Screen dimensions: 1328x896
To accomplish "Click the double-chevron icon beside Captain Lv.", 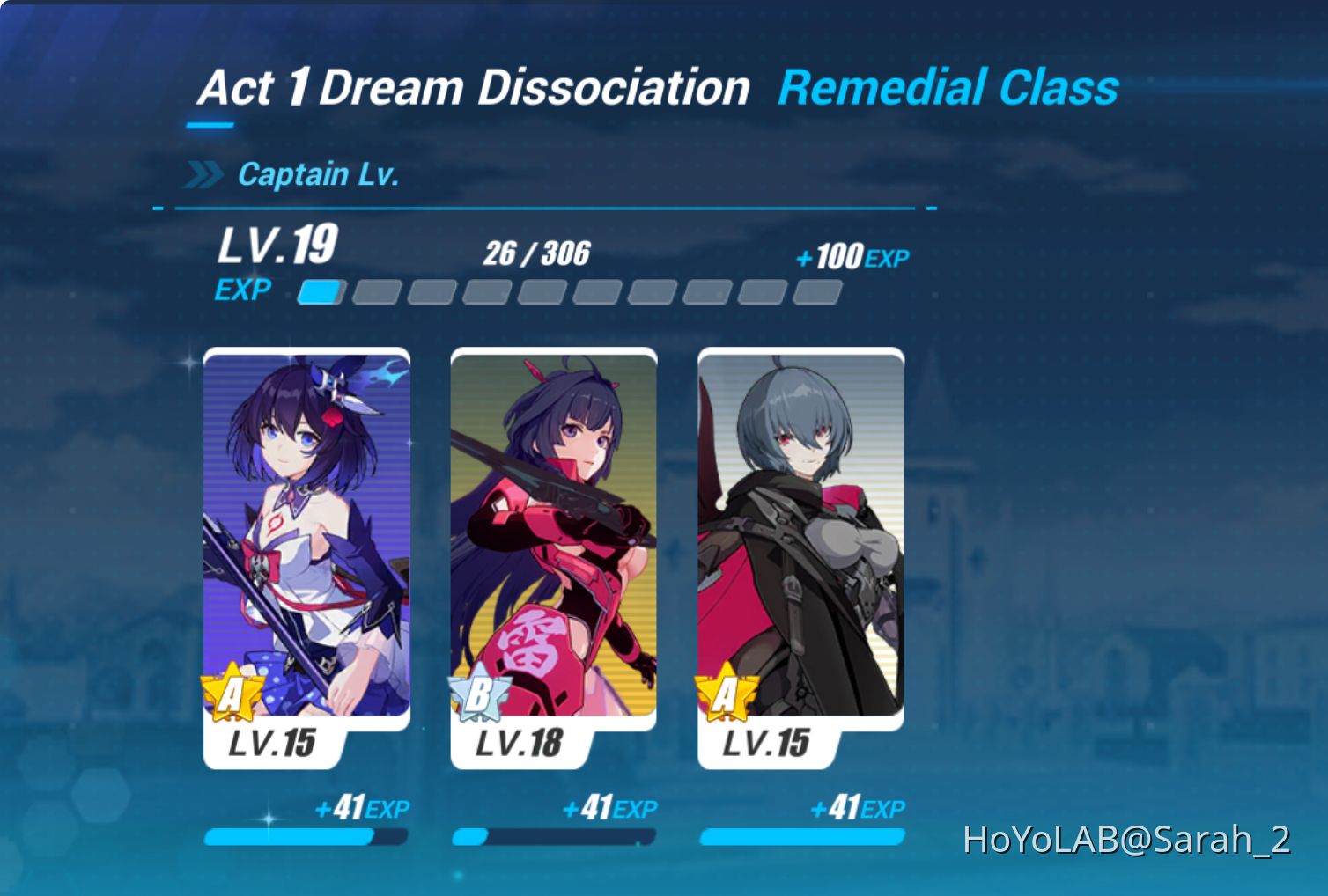I will click(x=205, y=173).
